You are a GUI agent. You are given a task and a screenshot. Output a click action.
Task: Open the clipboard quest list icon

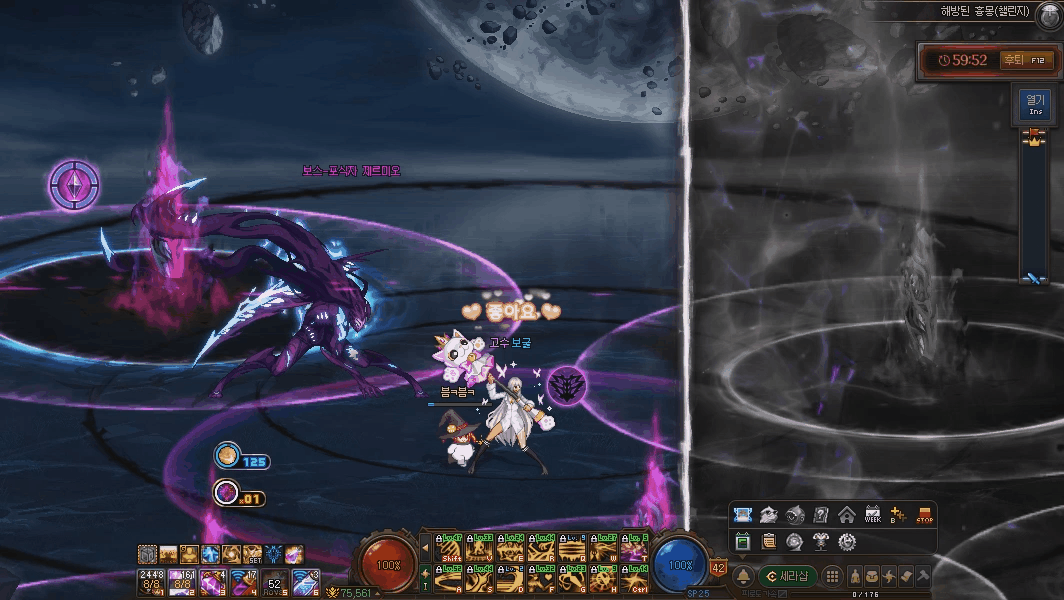click(768, 541)
